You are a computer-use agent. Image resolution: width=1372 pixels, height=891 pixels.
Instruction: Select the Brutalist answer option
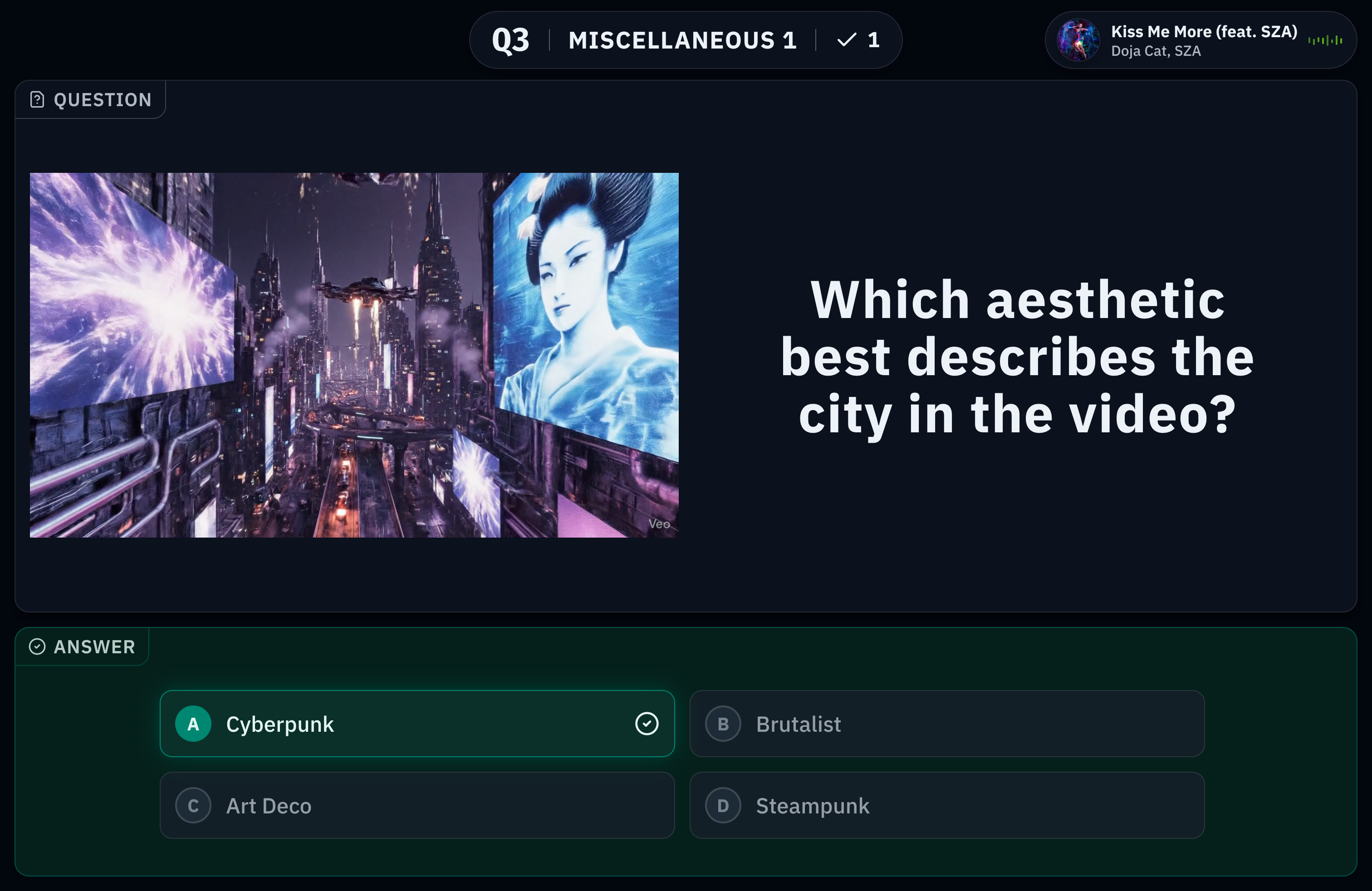(x=946, y=724)
